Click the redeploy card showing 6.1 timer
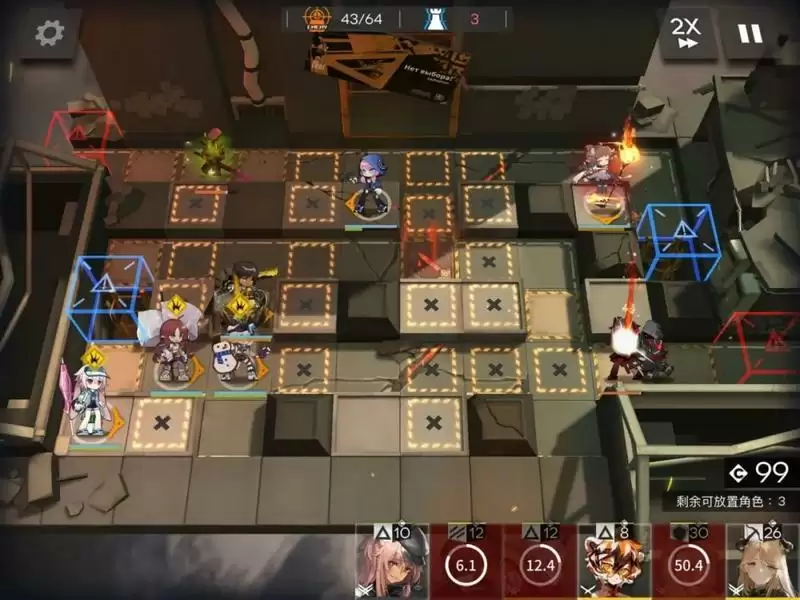The width and height of the screenshot is (800, 600). [465, 562]
